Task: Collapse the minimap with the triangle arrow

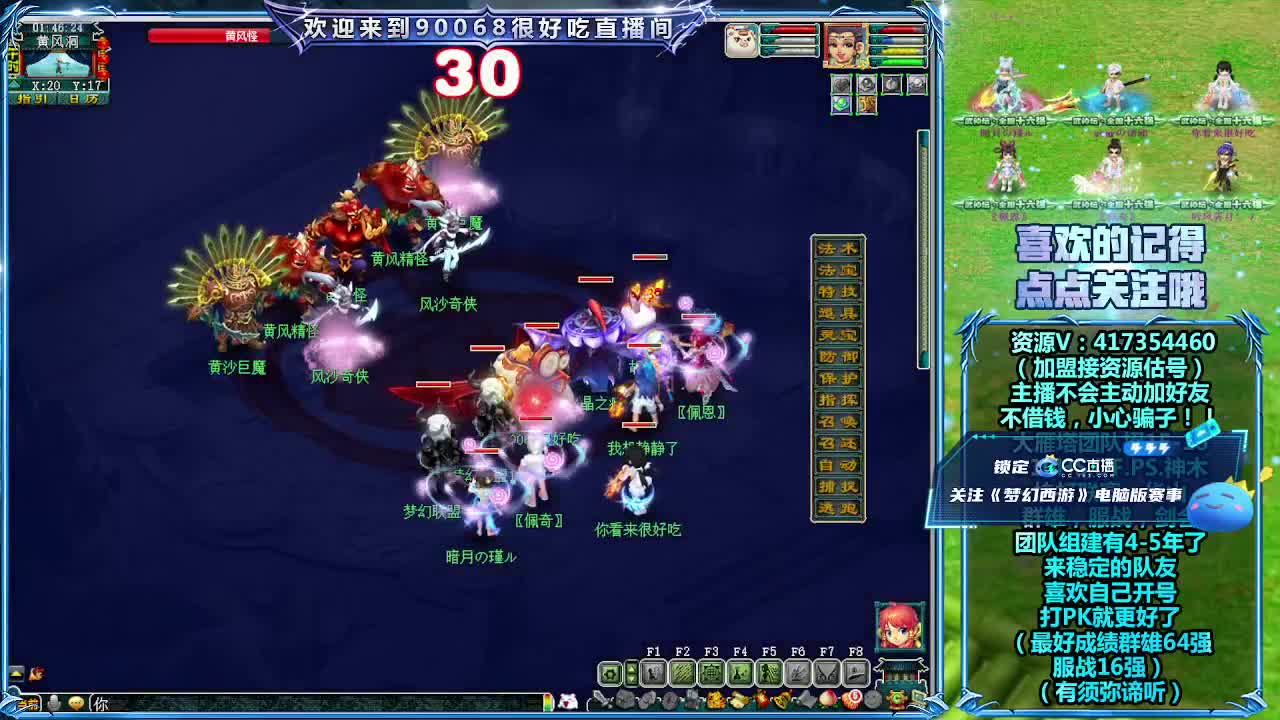Action: [14, 85]
